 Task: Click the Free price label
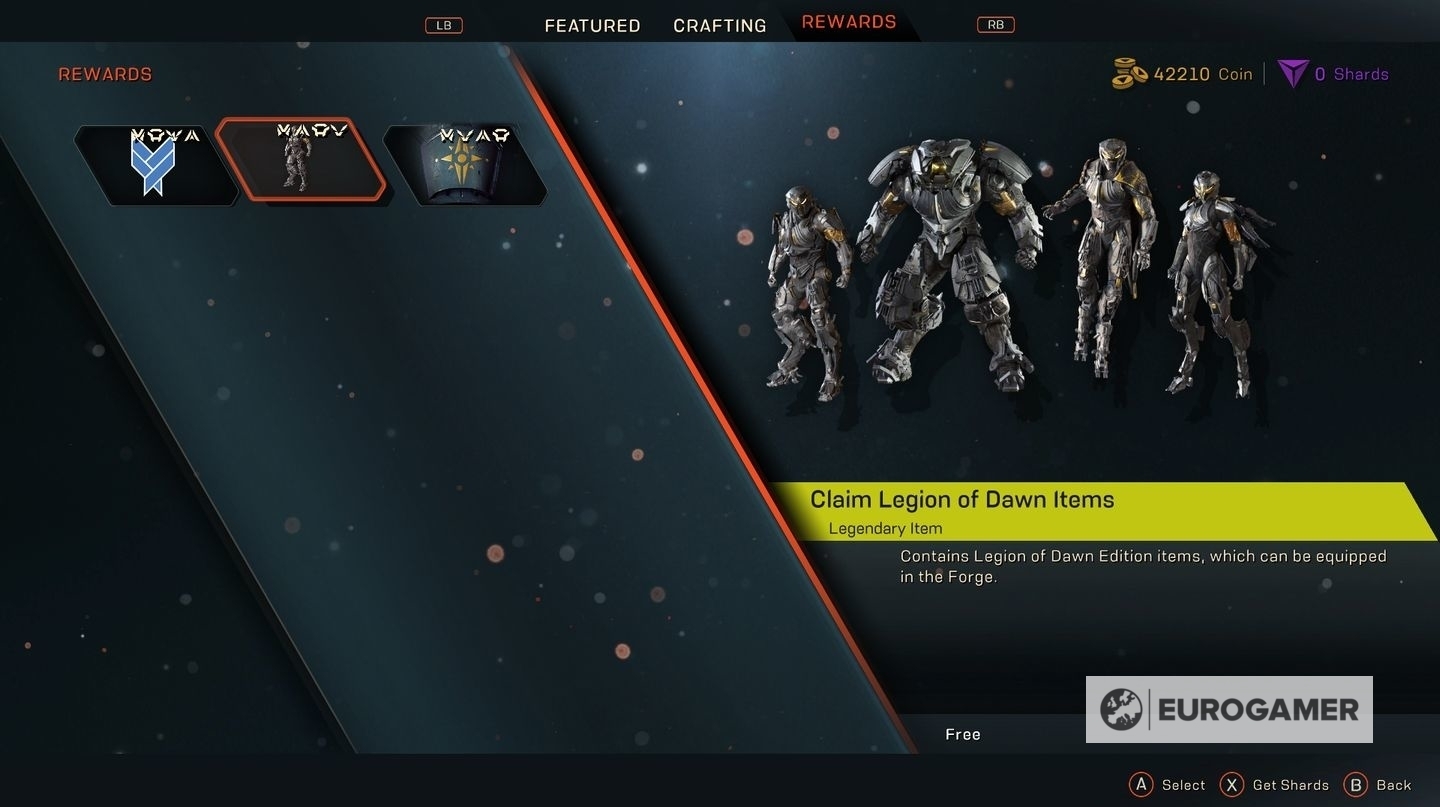click(x=962, y=733)
